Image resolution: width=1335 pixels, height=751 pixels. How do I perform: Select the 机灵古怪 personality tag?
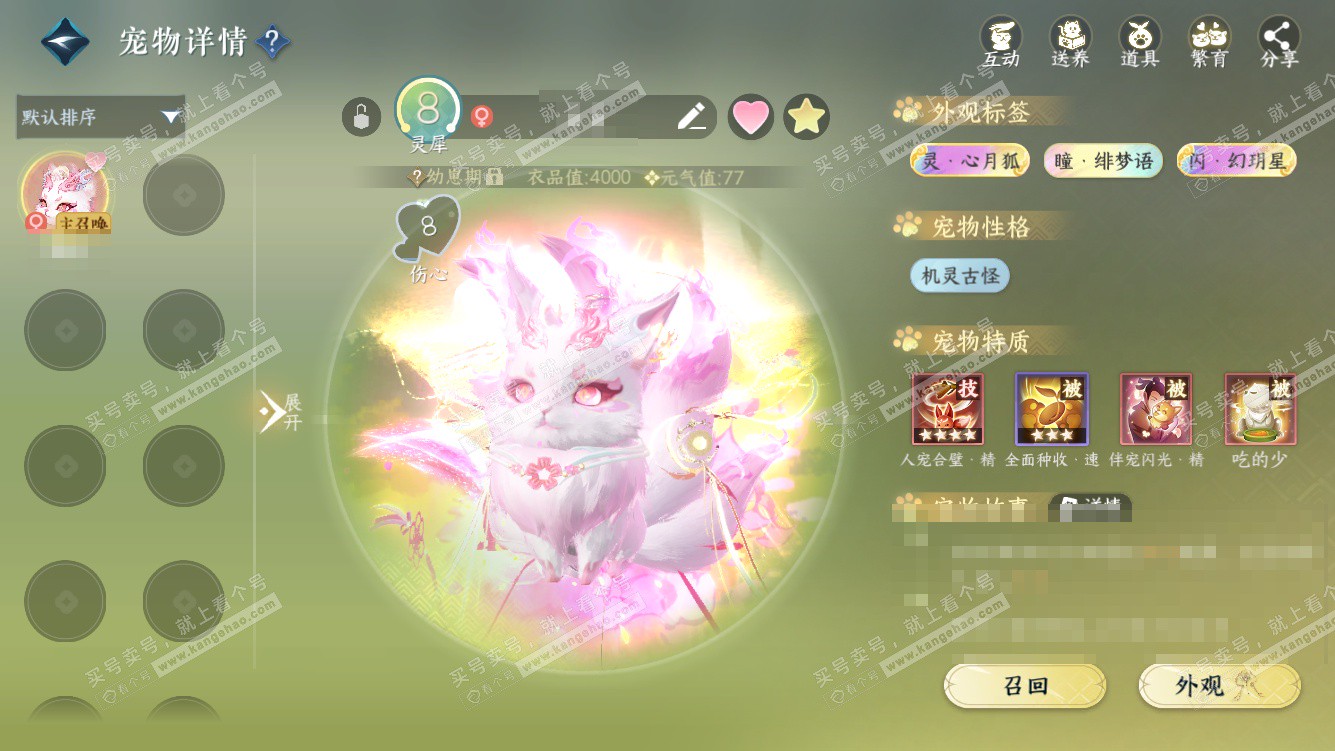[x=960, y=276]
